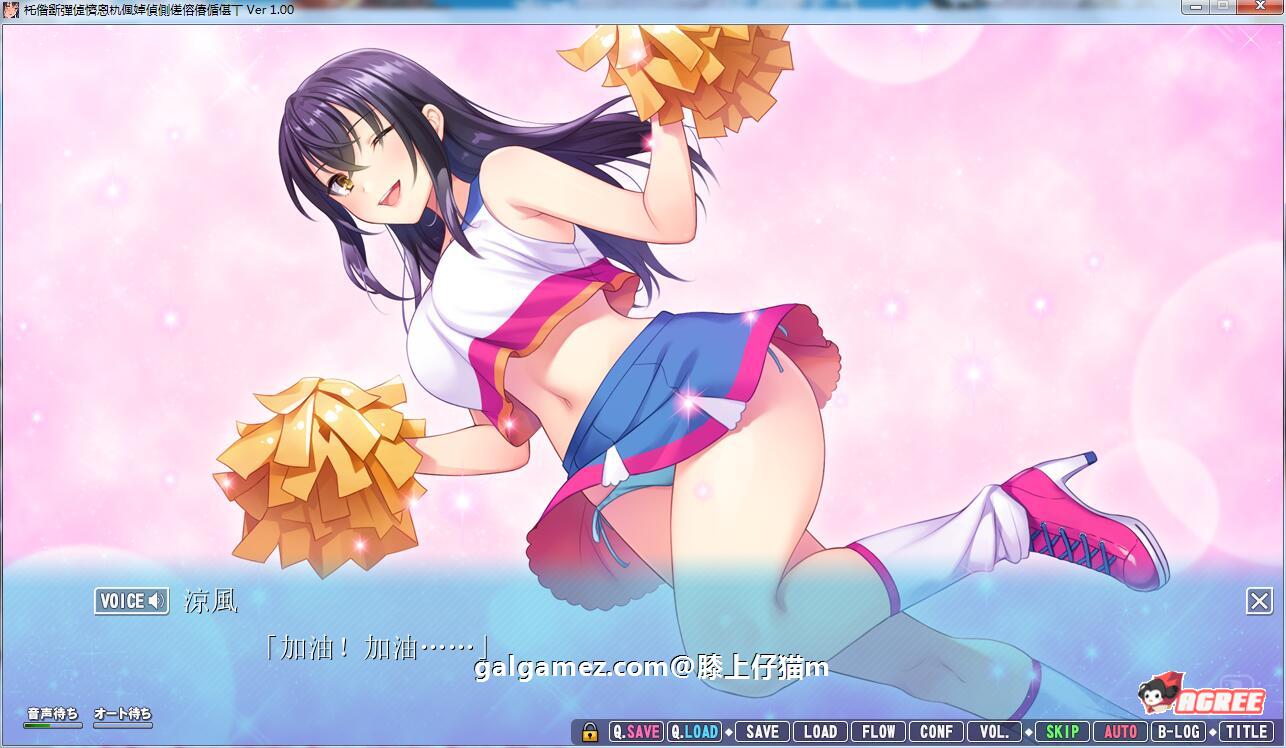Screen dimensions: 1286x748
Task: Open the LOAD screen
Action: click(820, 731)
